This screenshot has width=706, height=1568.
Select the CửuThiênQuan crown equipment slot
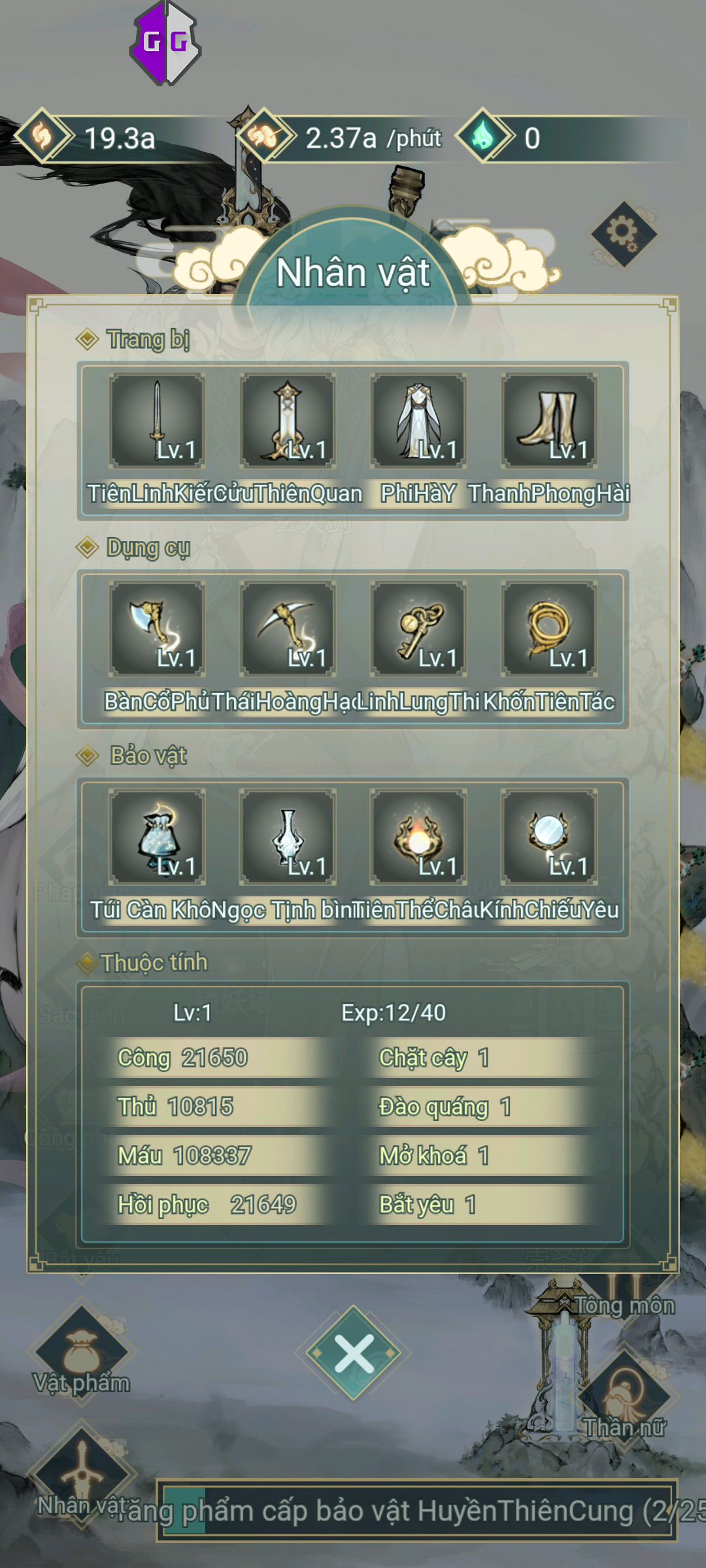288,421
